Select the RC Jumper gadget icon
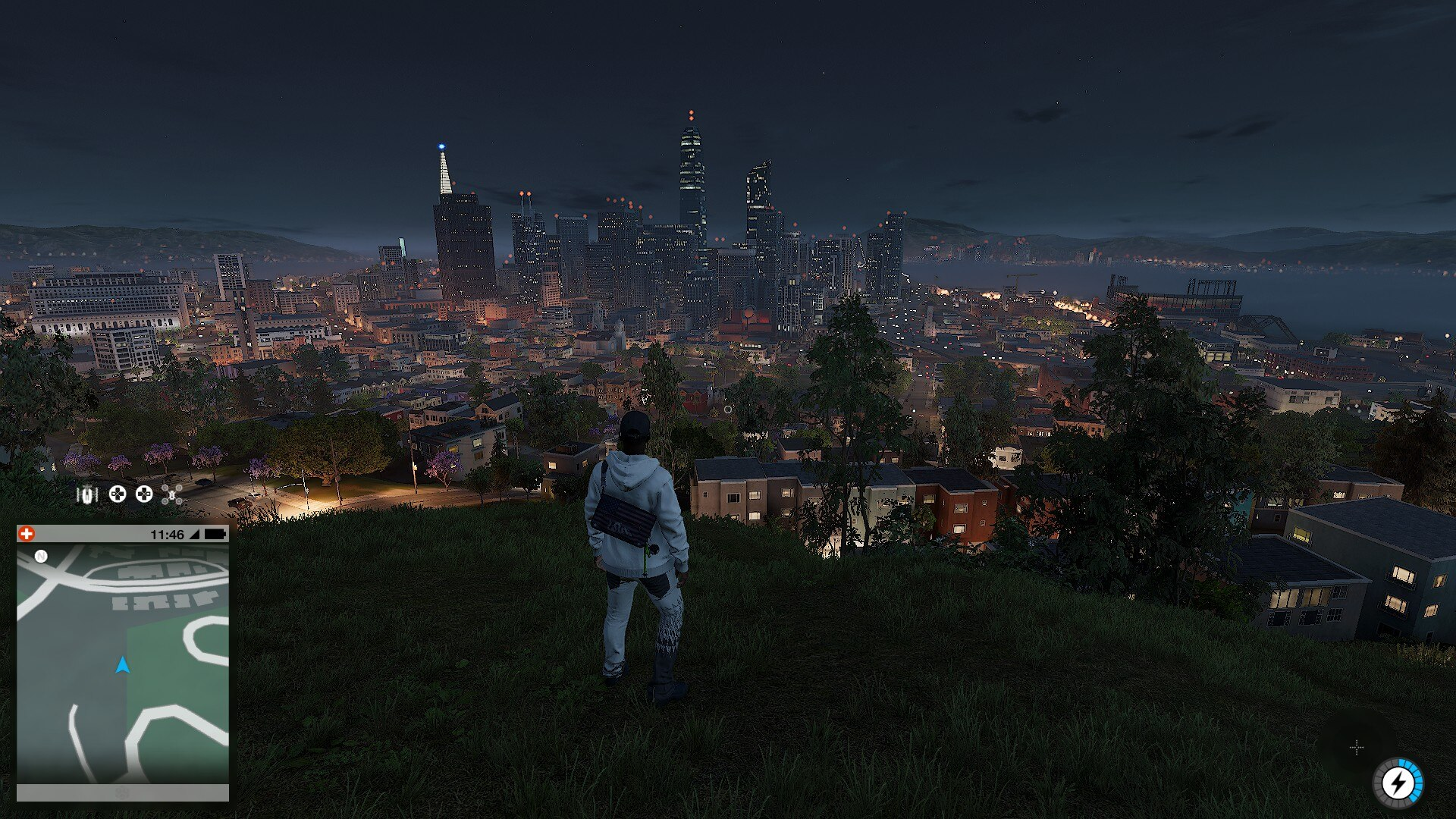The width and height of the screenshot is (1456, 819). pyautogui.click(x=87, y=495)
